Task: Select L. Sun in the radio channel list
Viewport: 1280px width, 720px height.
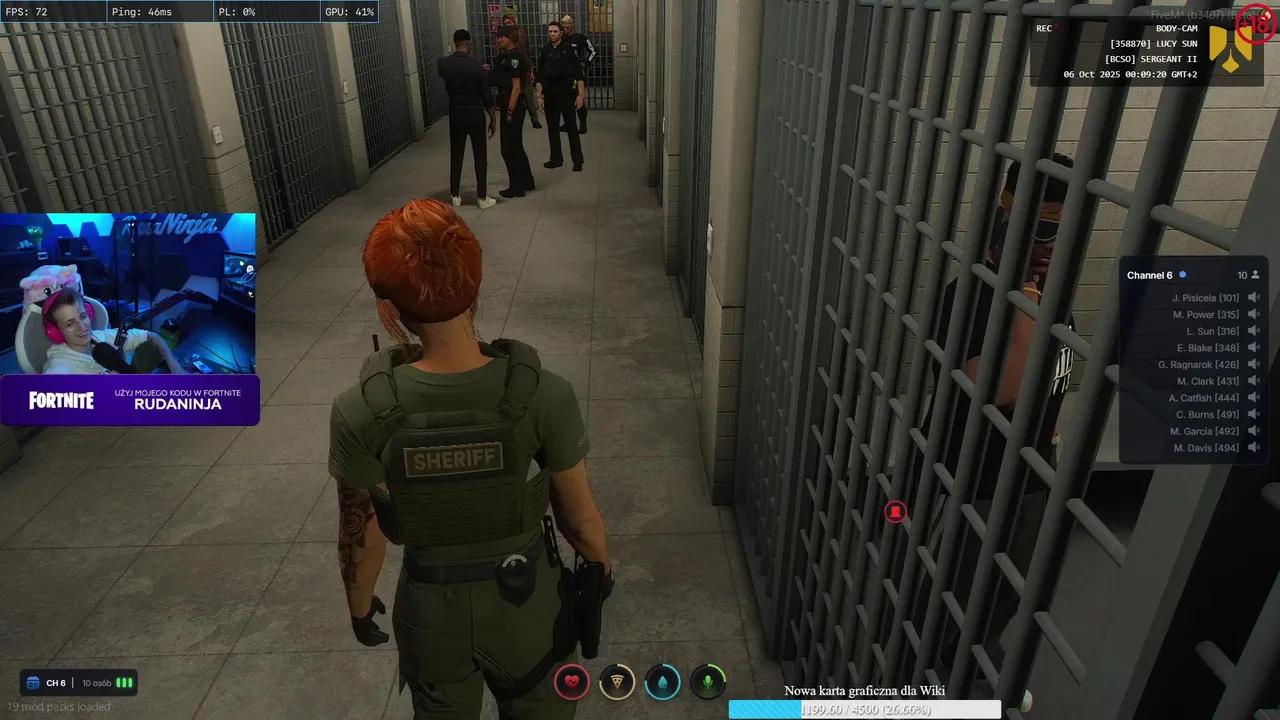Action: point(1212,331)
